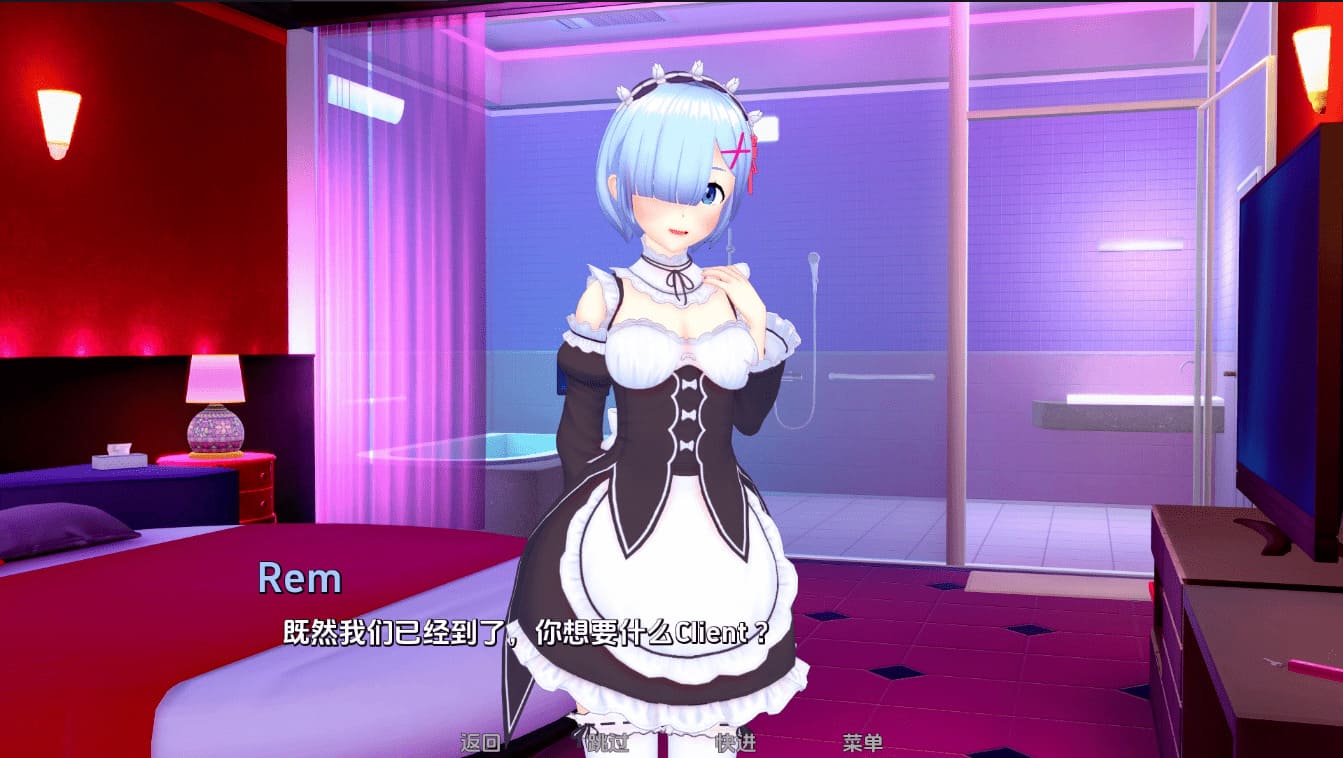
Task: Click the speaker name label Rem
Action: pyautogui.click(x=298, y=576)
